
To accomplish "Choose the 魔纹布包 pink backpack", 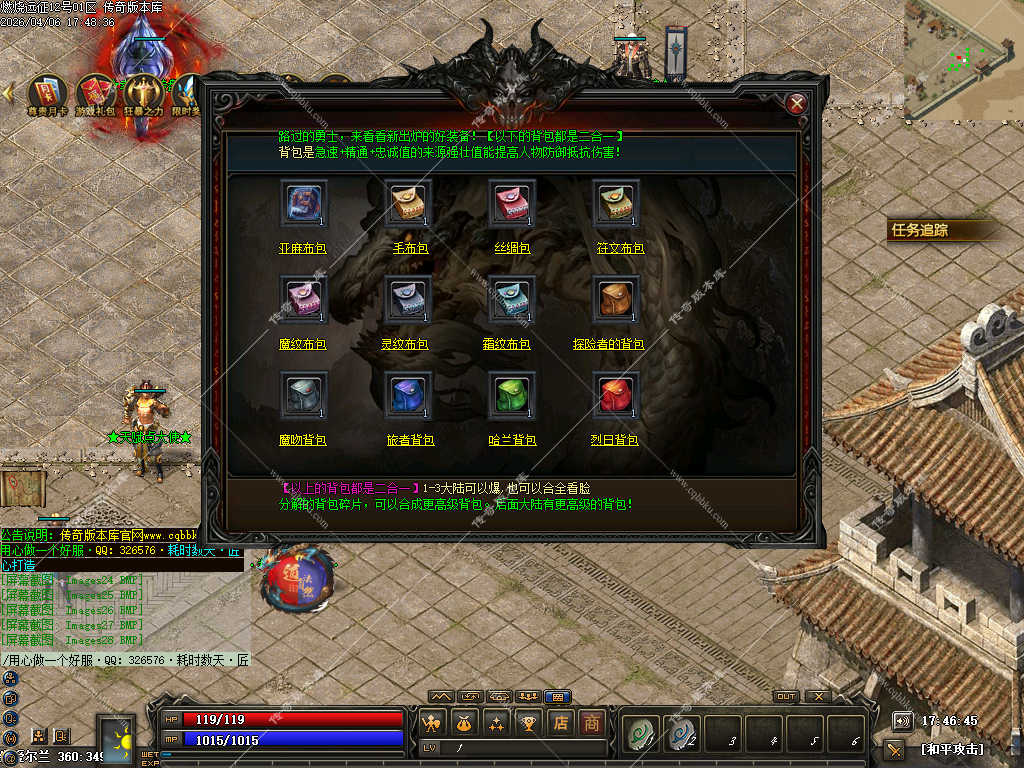I will click(303, 300).
